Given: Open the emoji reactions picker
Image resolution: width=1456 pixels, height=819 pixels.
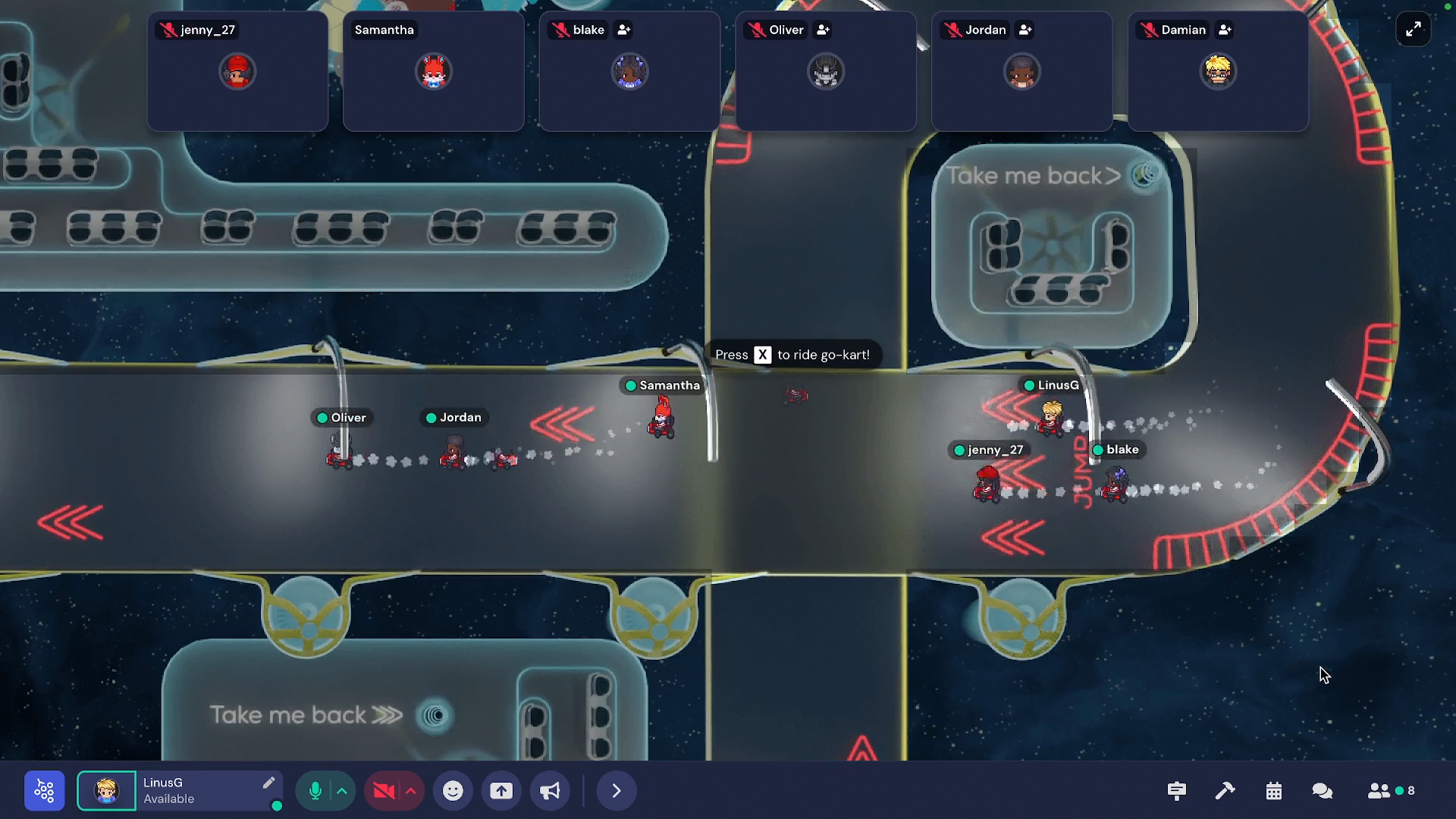Looking at the screenshot, I should pos(453,791).
